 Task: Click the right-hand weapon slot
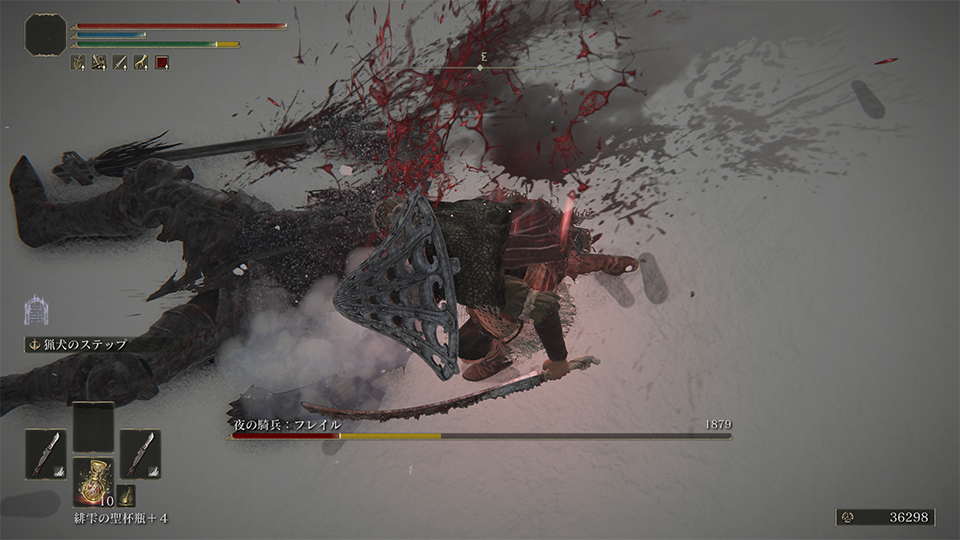[140, 453]
